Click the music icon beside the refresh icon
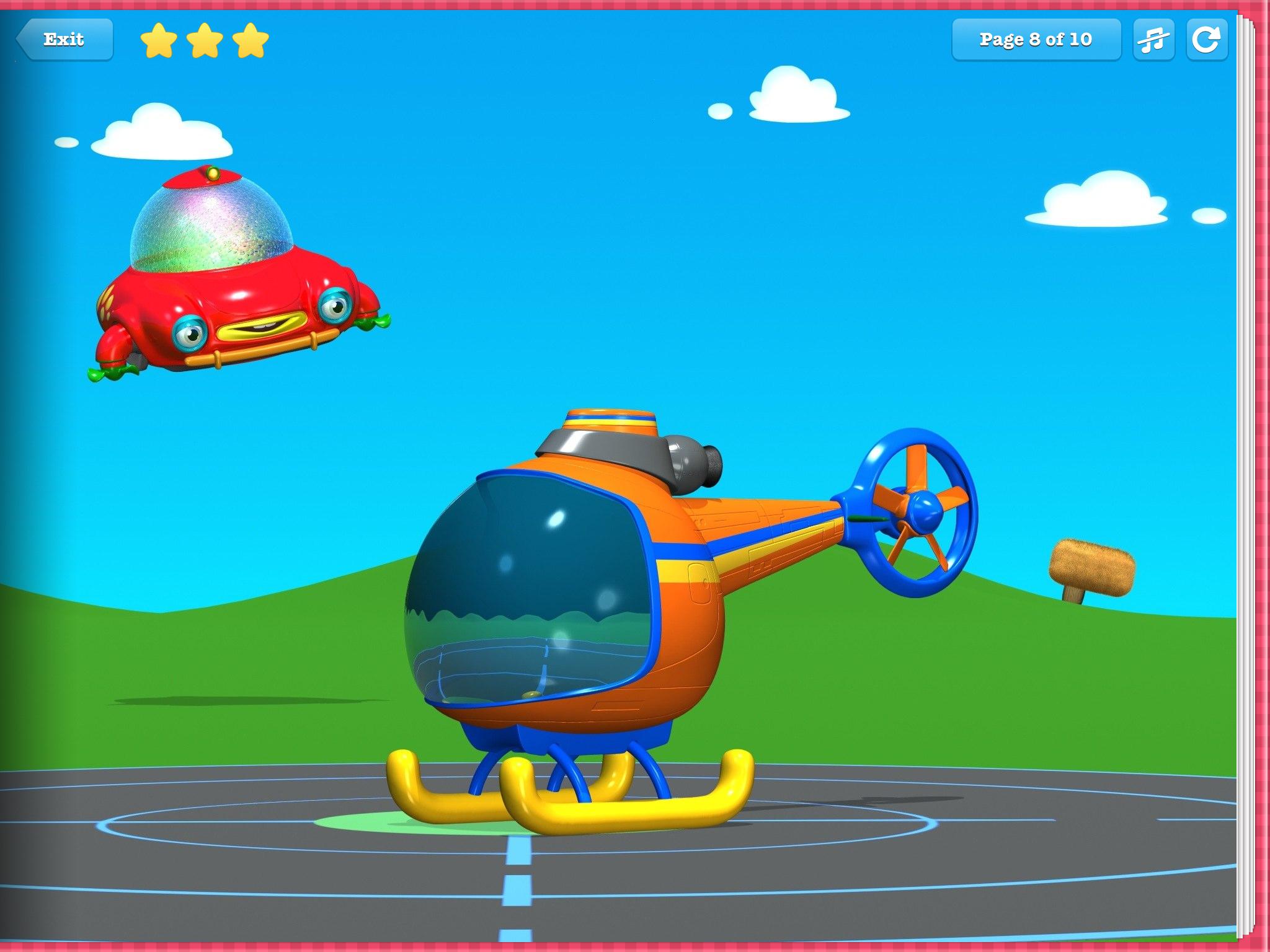The height and width of the screenshot is (952, 1270). tap(1155, 39)
